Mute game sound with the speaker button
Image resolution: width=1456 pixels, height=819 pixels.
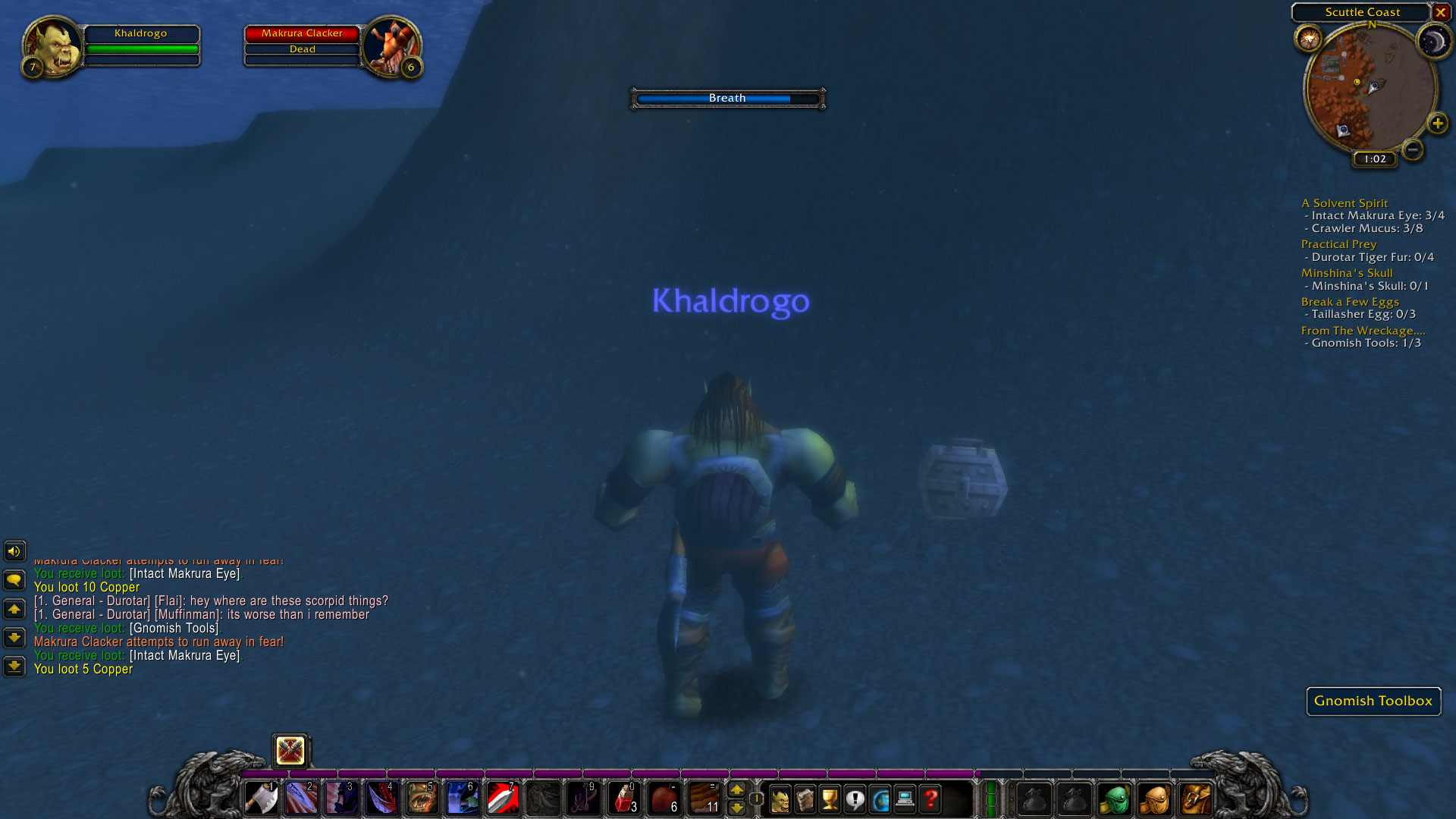click(x=16, y=551)
